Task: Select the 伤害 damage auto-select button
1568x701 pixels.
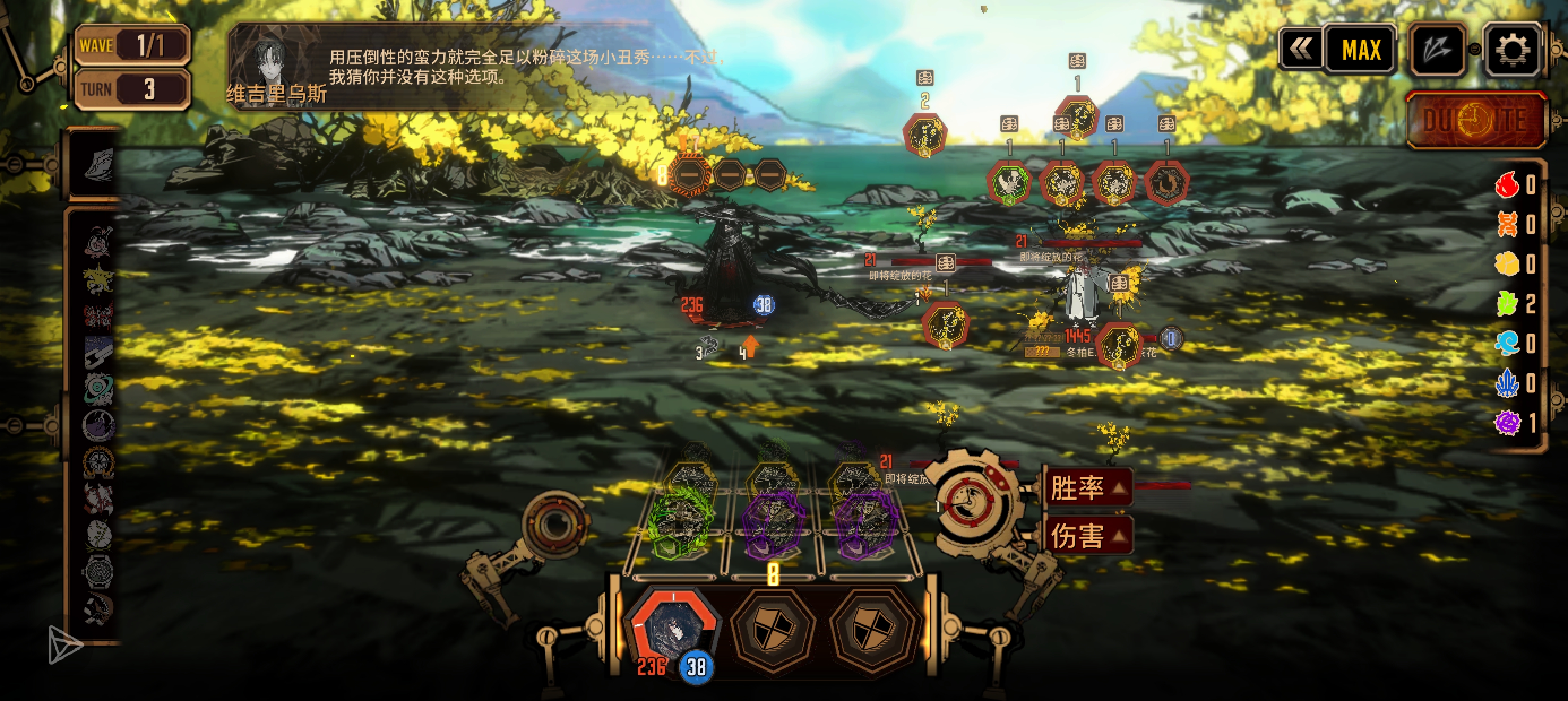Action: click(x=1088, y=536)
